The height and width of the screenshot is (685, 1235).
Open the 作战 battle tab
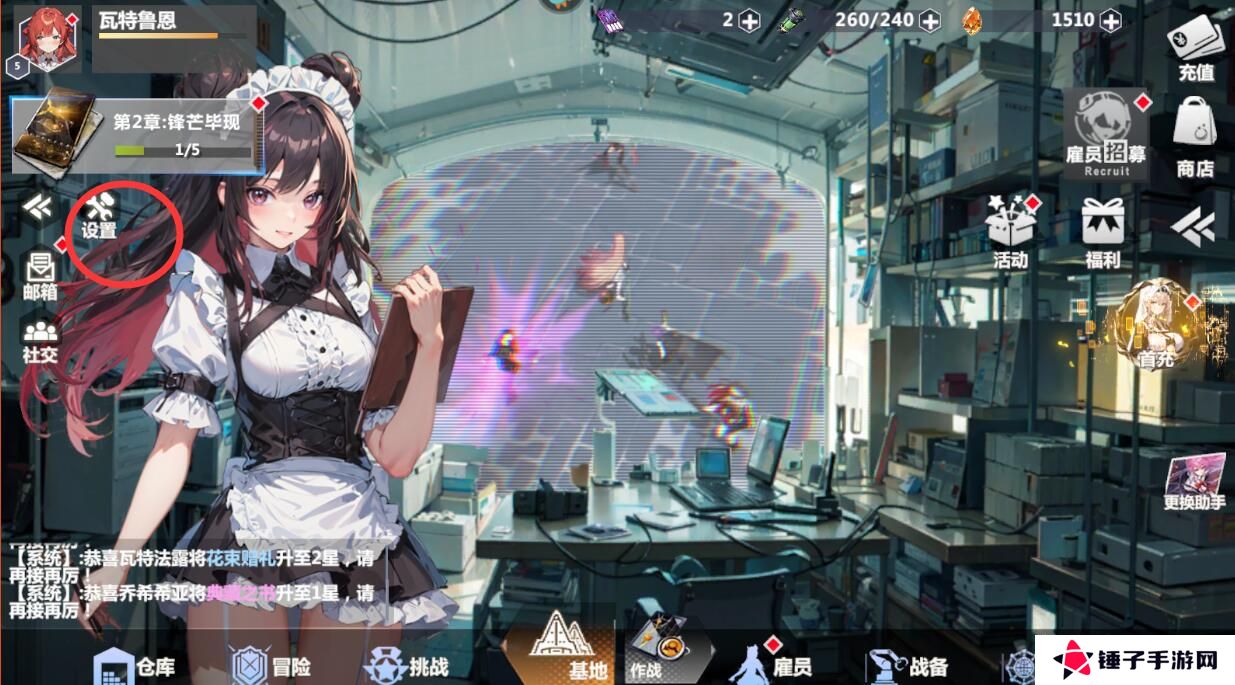point(661,651)
